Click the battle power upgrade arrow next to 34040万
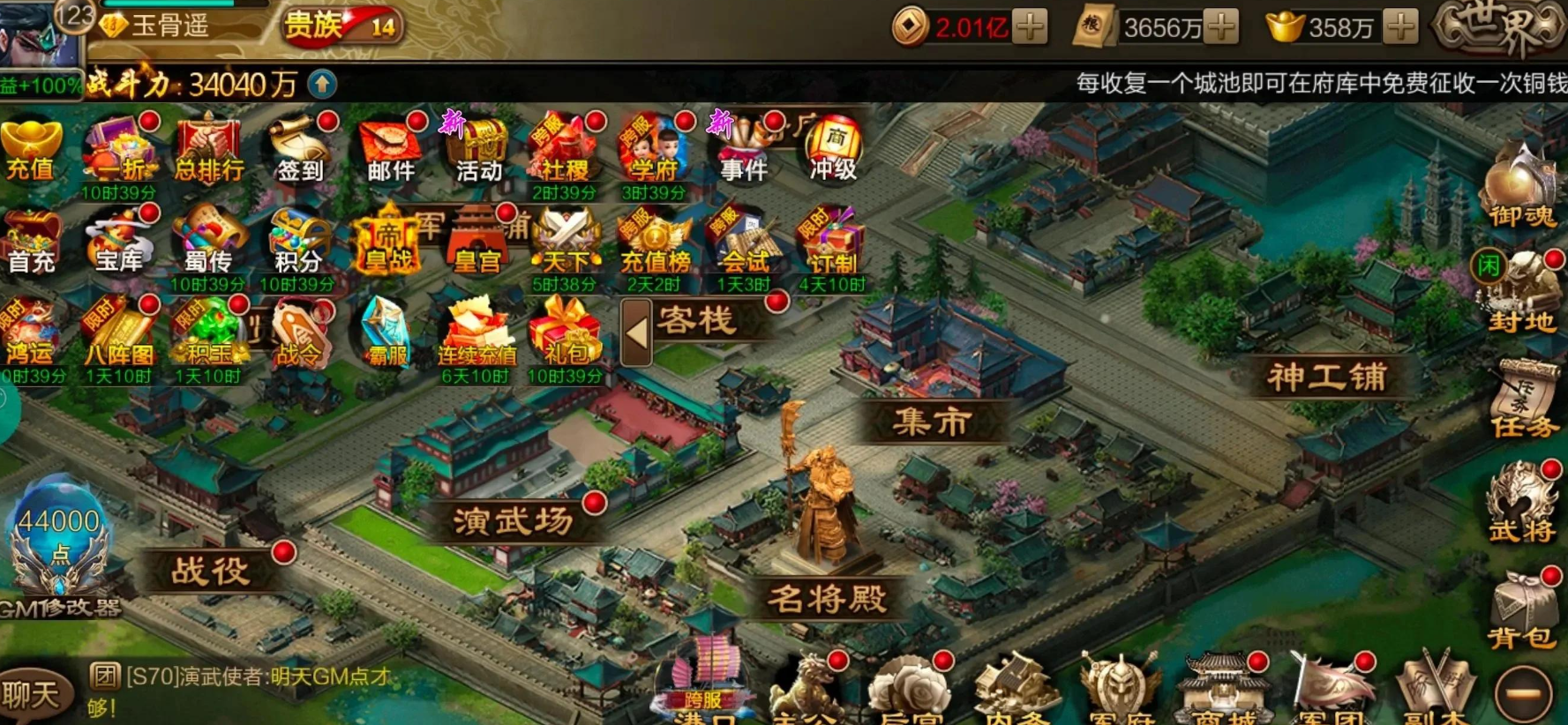Screen dimensions: 1568x725 (323, 85)
